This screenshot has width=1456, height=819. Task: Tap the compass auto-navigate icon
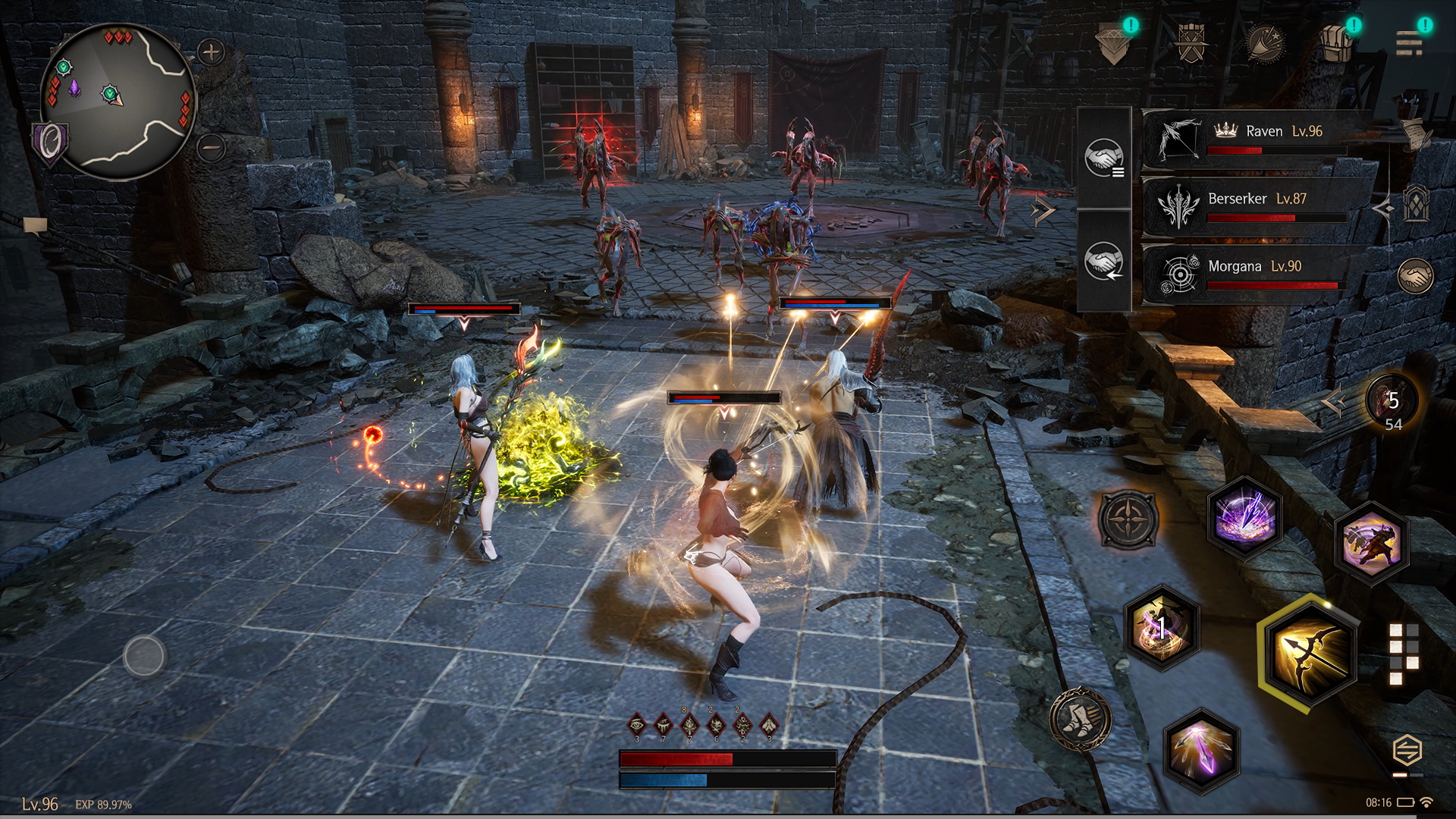coord(1127,519)
